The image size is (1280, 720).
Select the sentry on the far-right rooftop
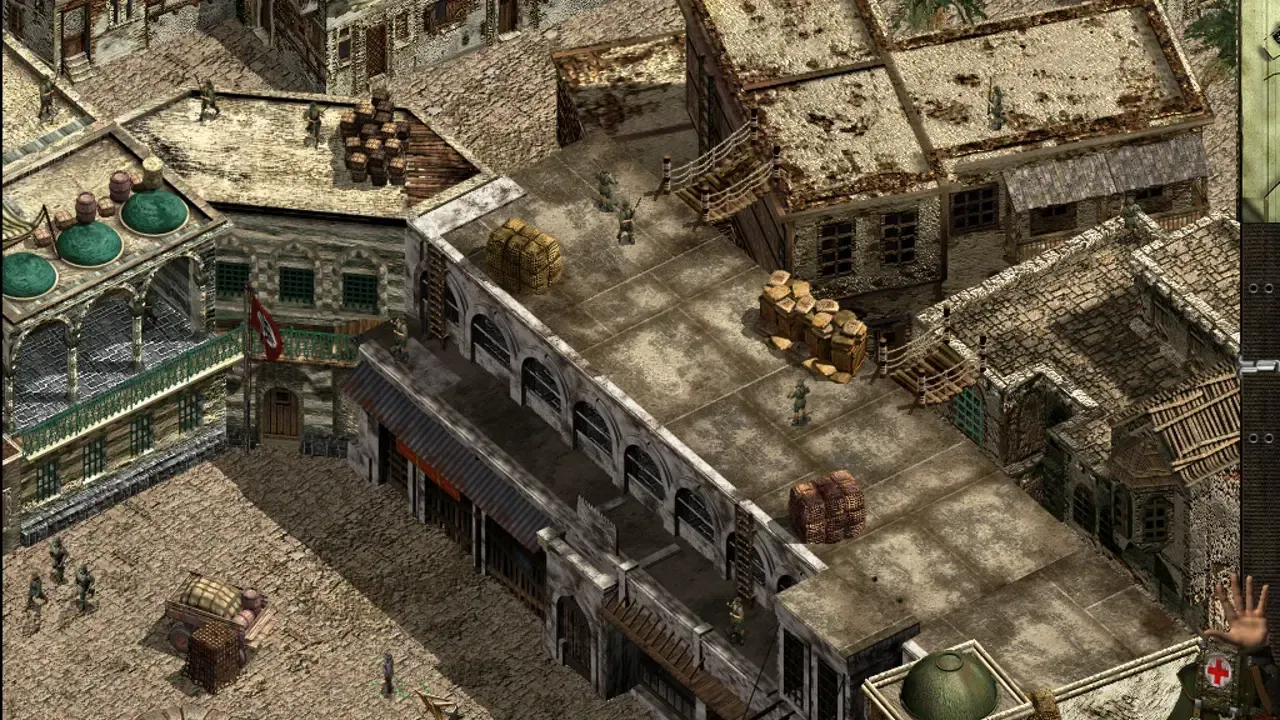(996, 102)
